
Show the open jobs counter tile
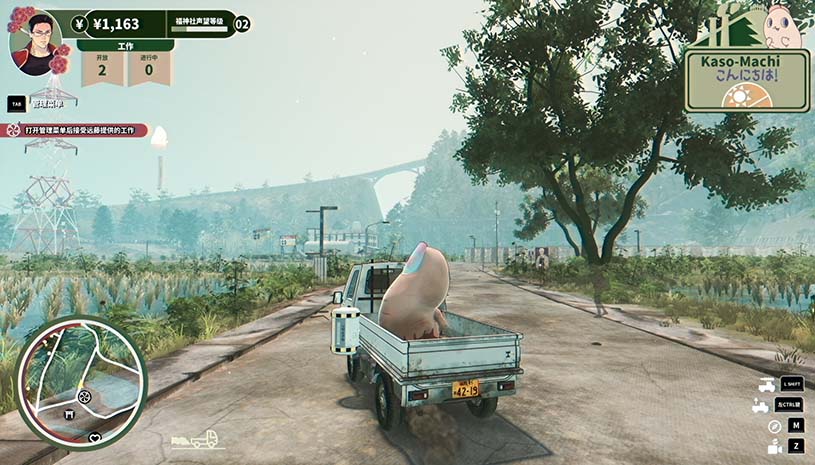tap(102, 68)
